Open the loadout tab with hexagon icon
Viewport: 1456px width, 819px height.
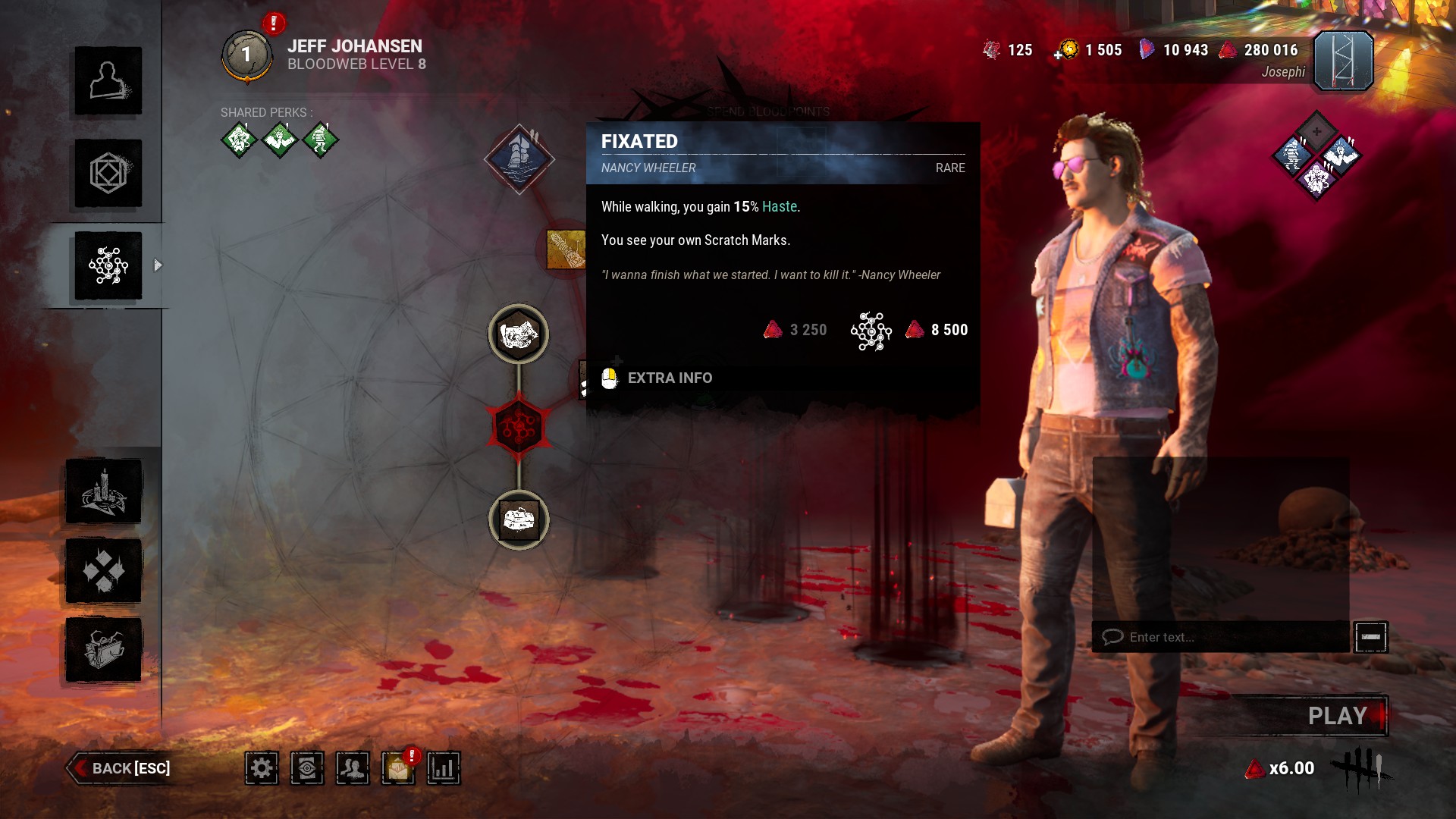(108, 174)
